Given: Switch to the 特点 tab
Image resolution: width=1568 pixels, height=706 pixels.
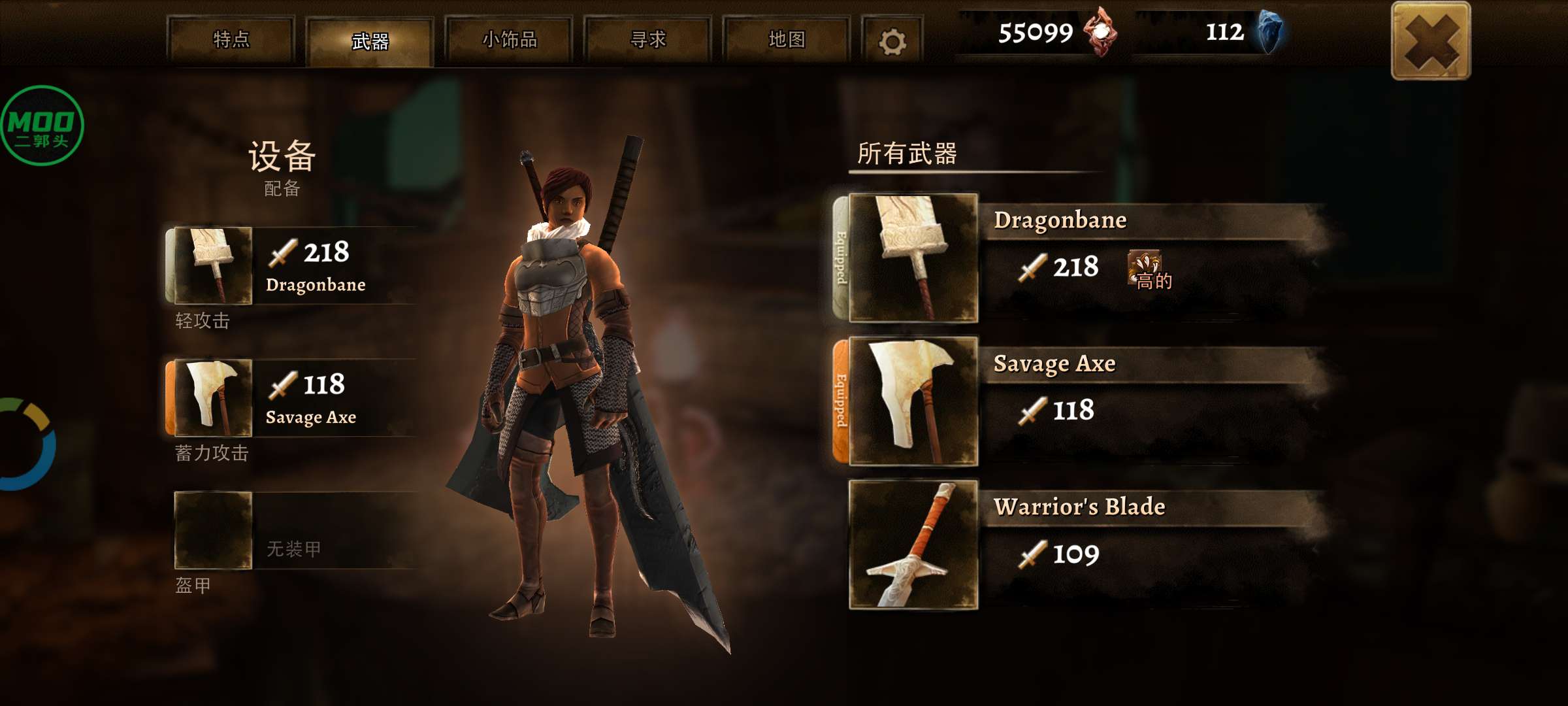Looking at the screenshot, I should click(x=231, y=40).
